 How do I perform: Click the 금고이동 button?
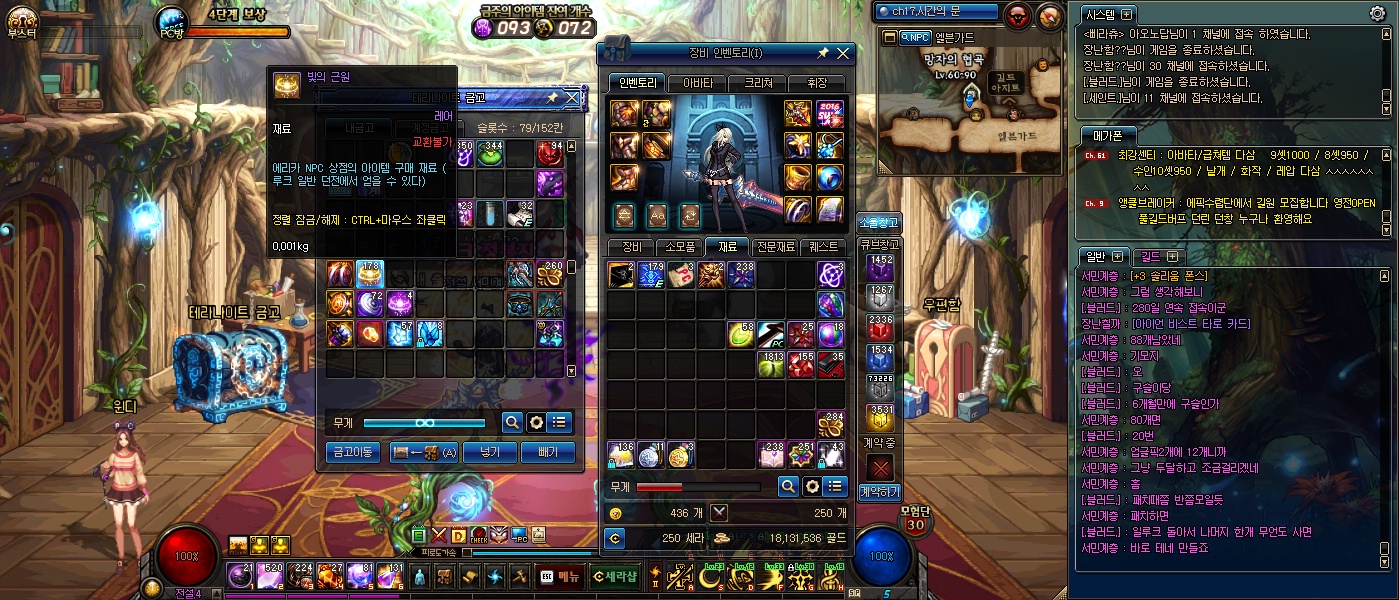pos(353,452)
